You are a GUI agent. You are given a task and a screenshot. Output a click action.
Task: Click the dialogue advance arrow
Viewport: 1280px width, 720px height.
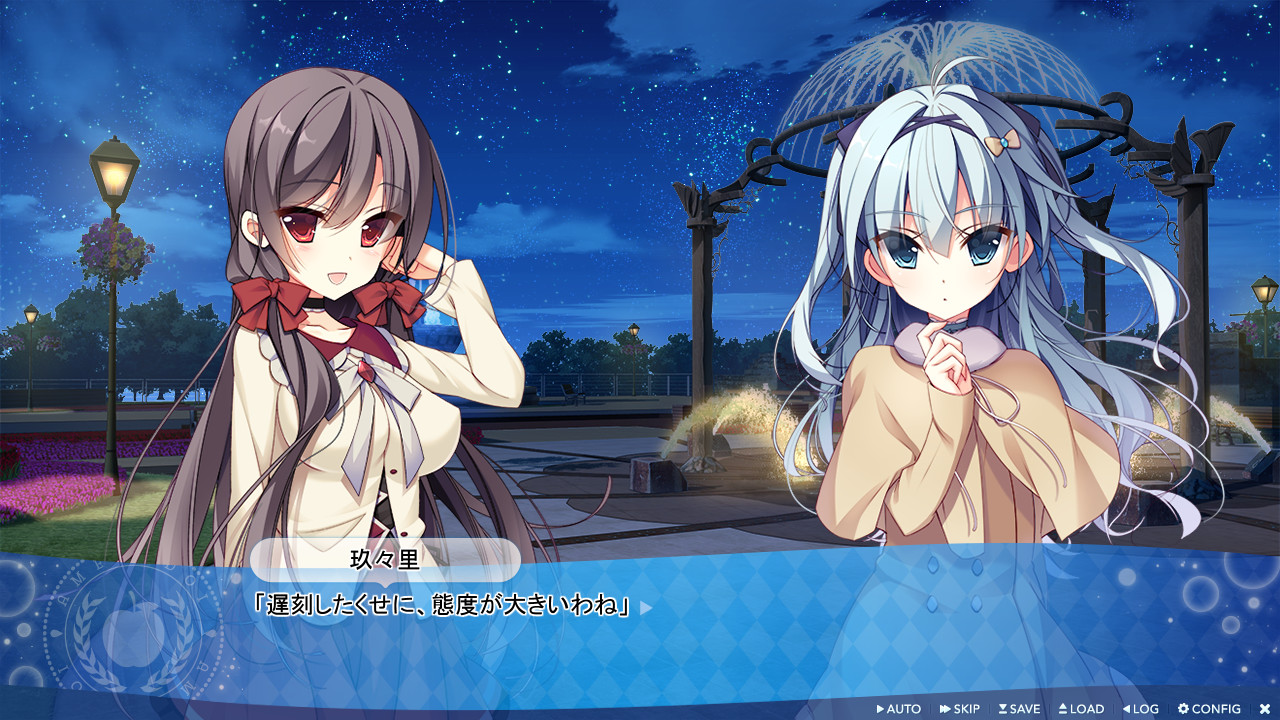point(646,607)
